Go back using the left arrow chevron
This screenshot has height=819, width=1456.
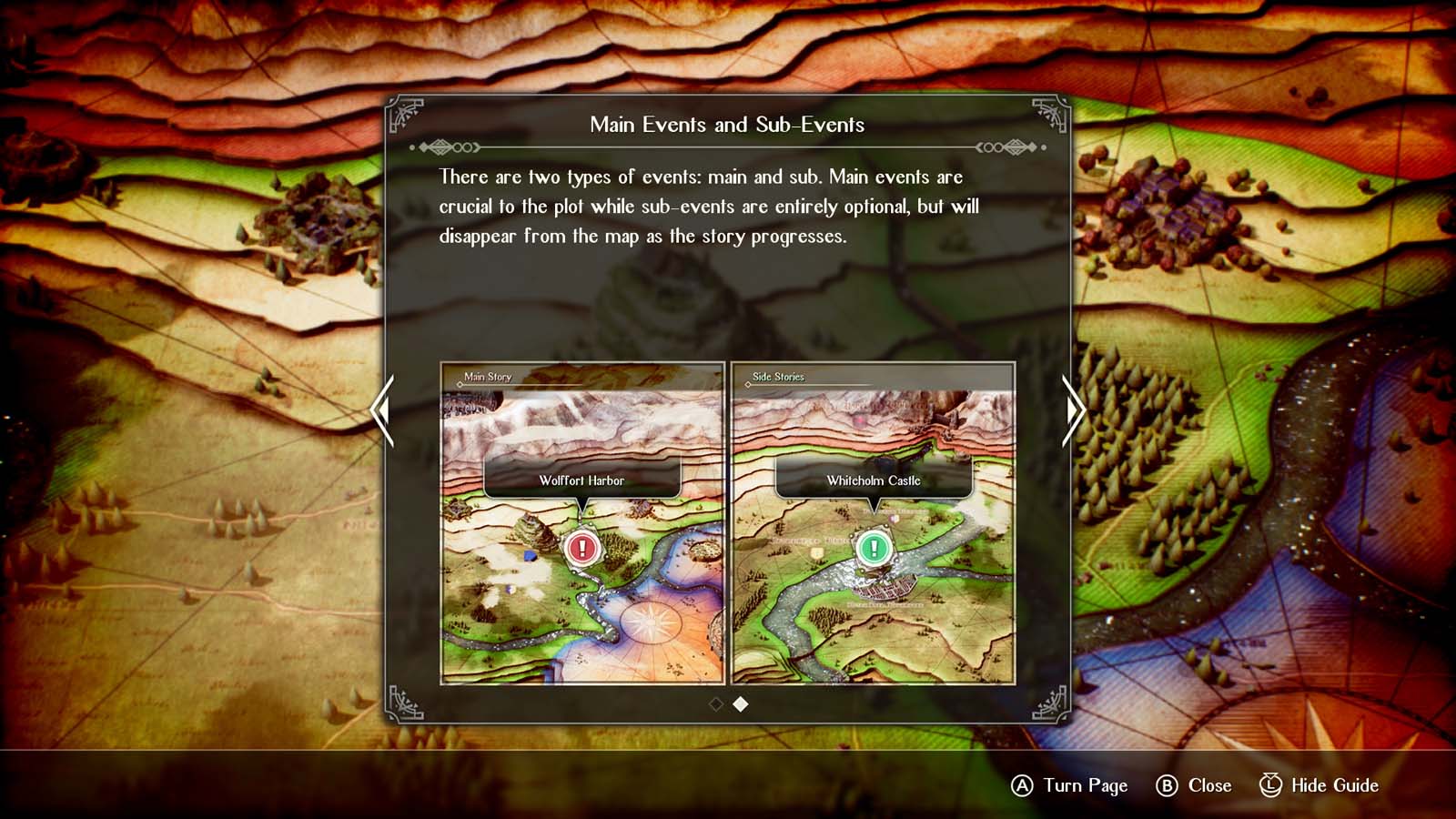pyautogui.click(x=381, y=411)
